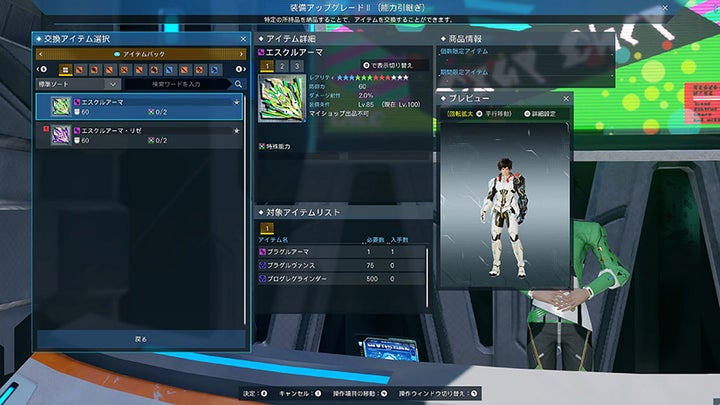Screen dimensions: 720x405
Task: Favorite エスクルアーマ with its star icon
Action: pos(236,101)
